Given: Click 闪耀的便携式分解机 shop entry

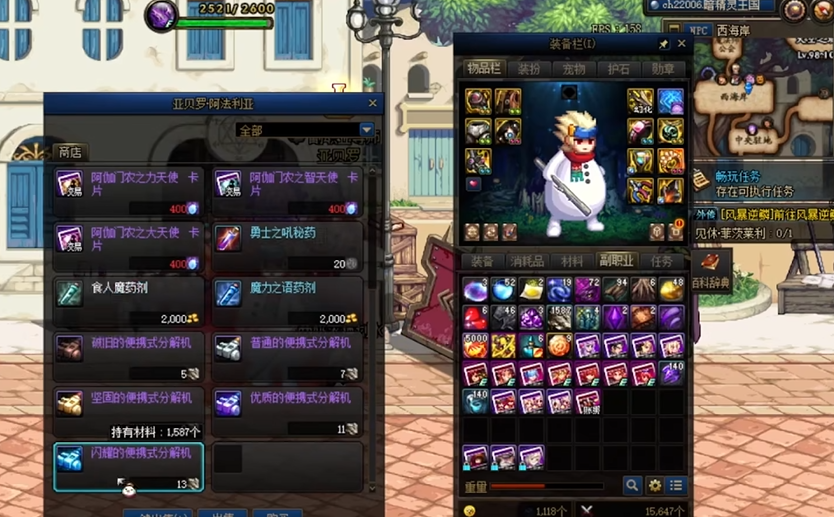Looking at the screenshot, I should tap(129, 462).
